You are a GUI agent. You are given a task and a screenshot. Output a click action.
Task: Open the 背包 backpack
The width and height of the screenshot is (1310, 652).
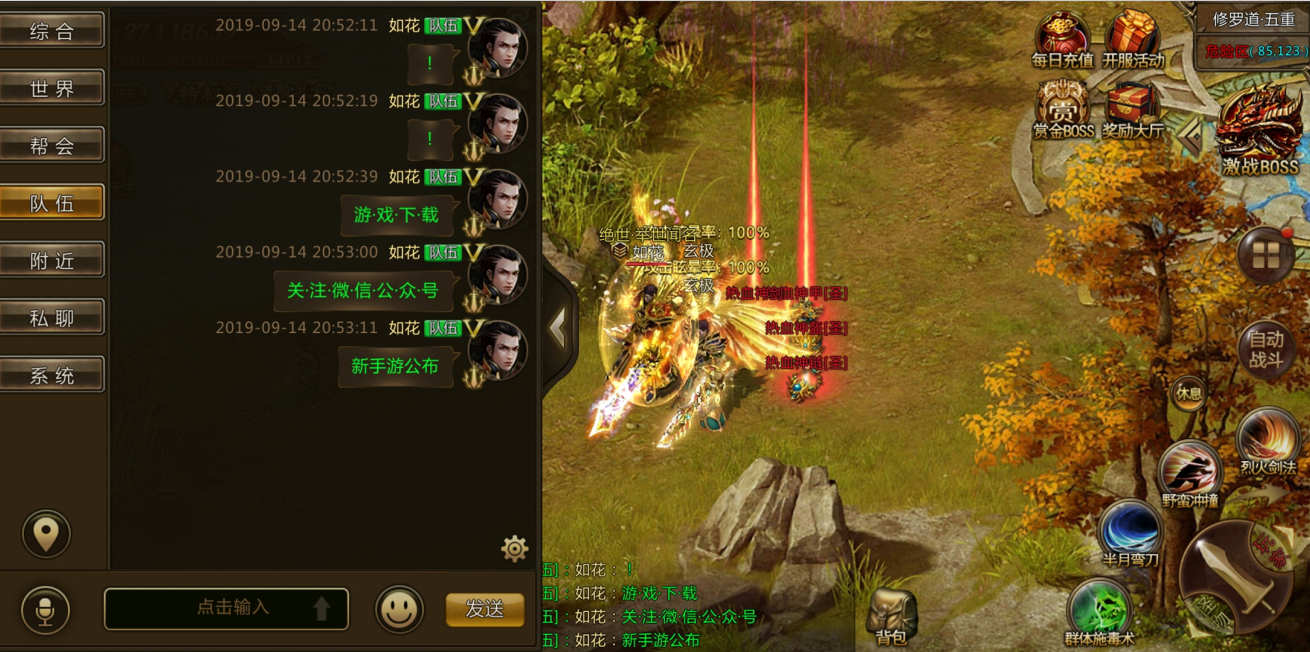[890, 615]
